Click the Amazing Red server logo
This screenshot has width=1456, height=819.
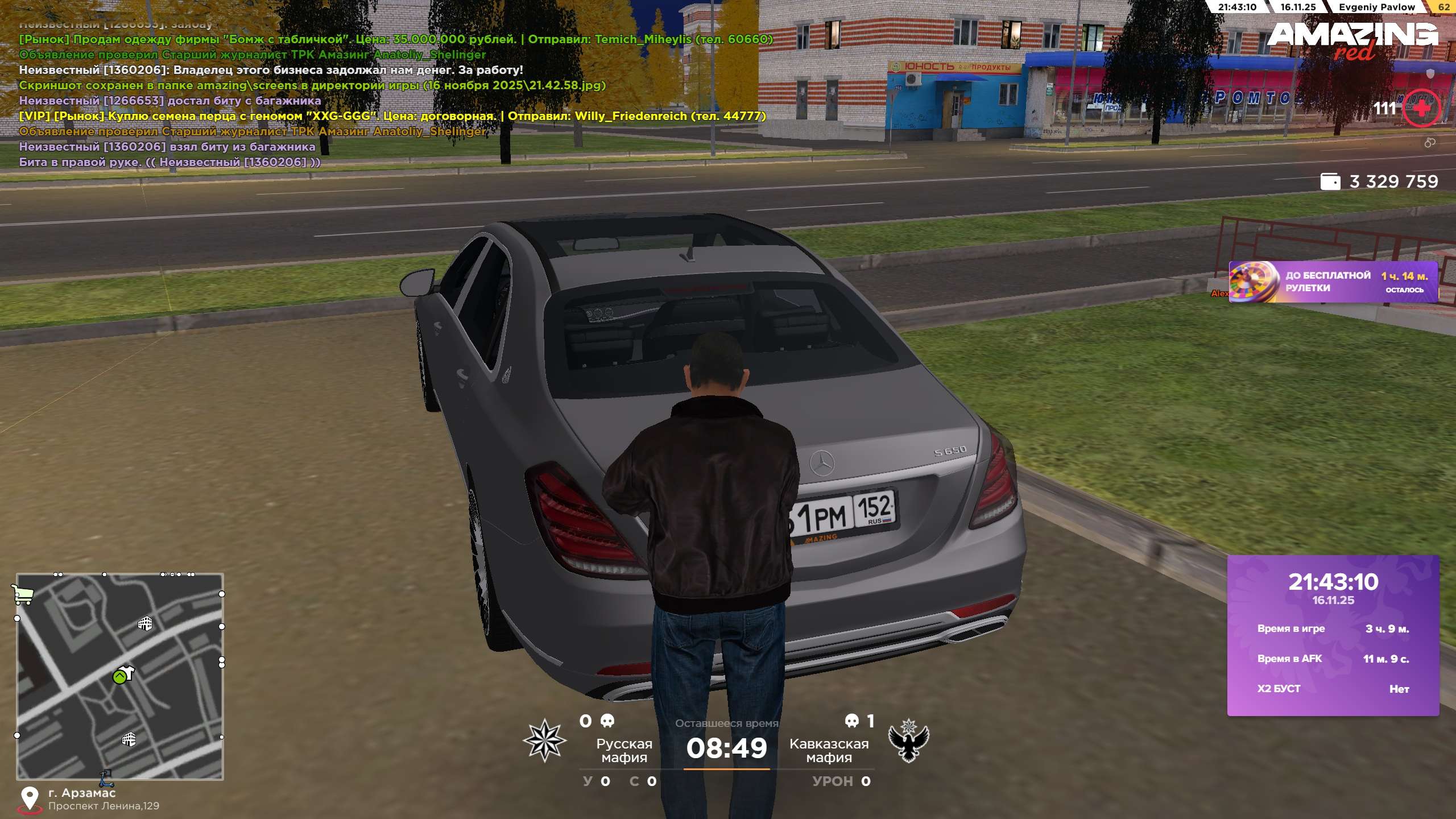(1352, 40)
